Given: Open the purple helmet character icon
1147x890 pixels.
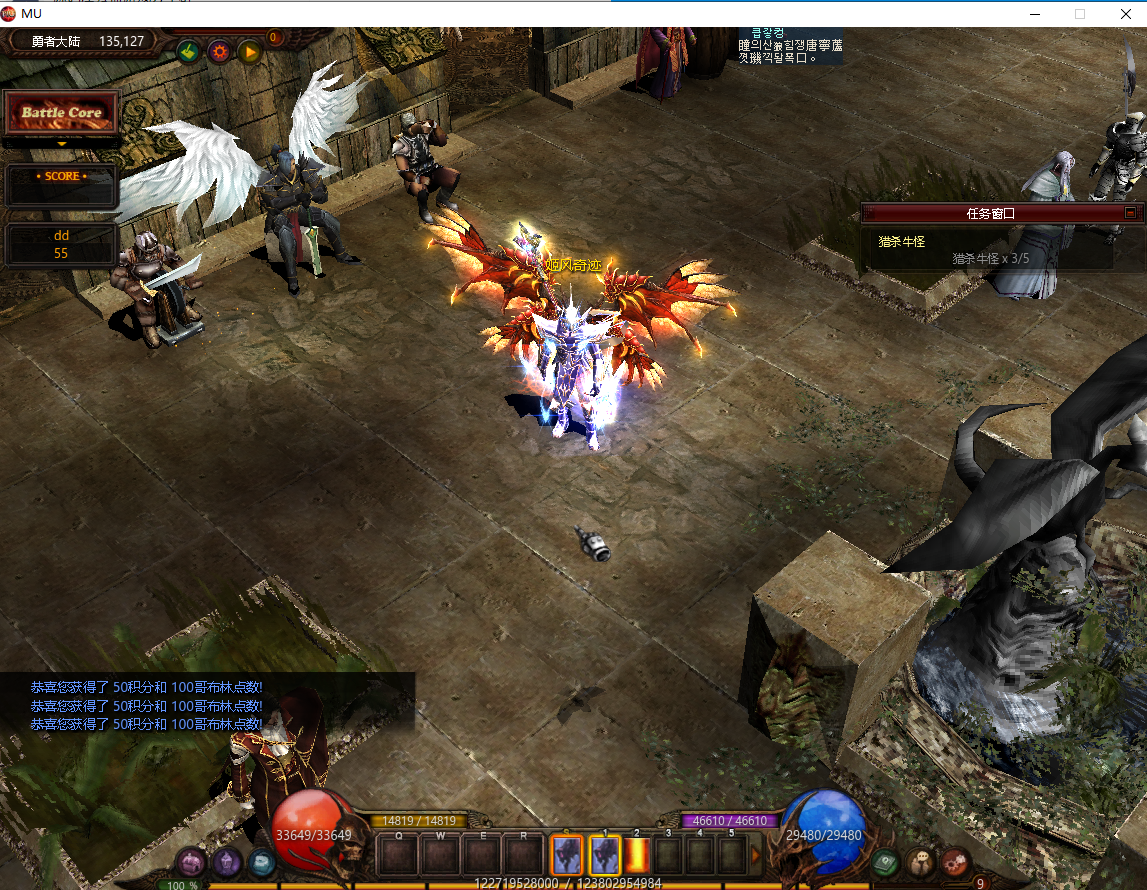Looking at the screenshot, I should coord(227,860).
